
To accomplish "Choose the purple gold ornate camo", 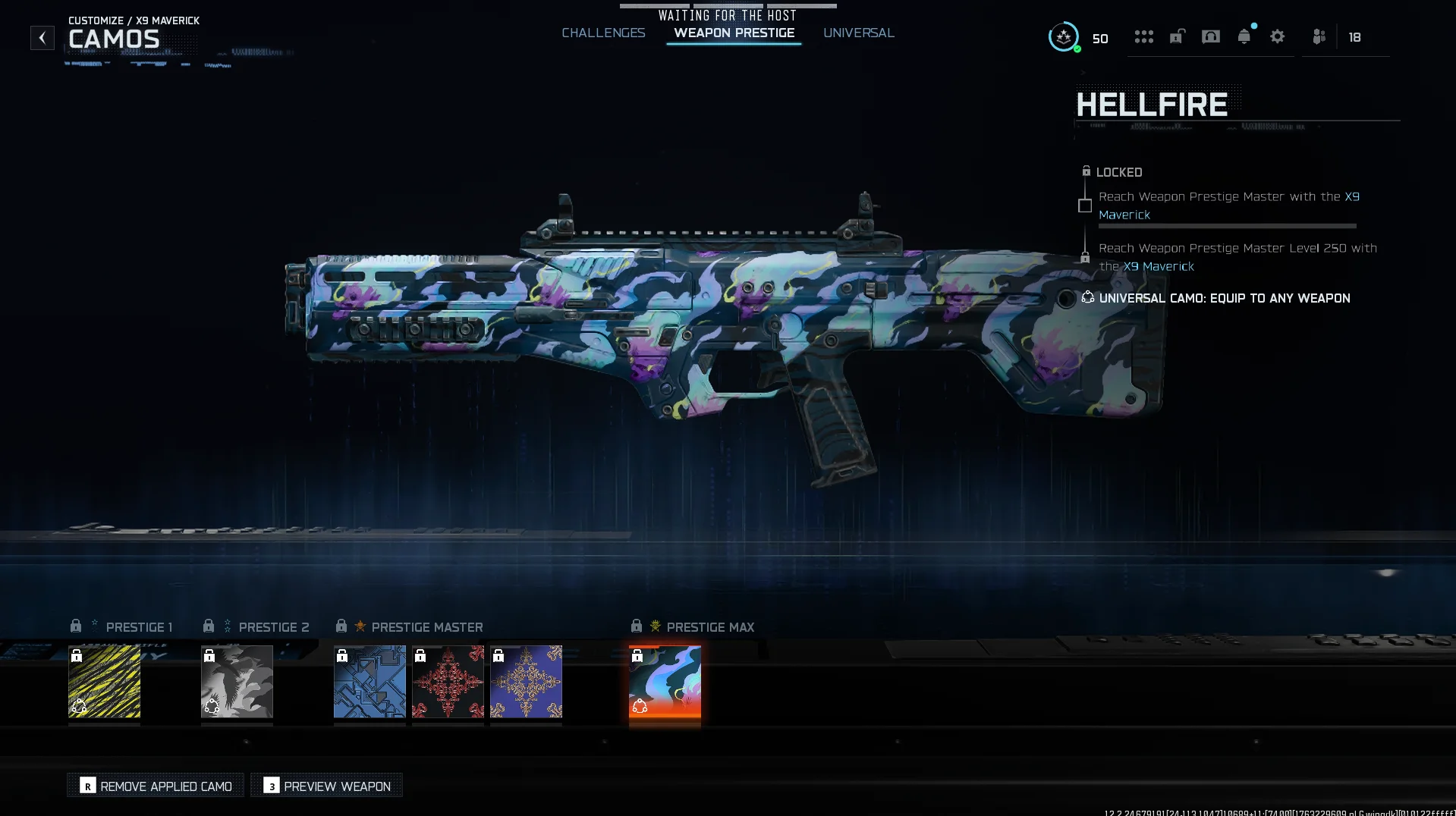I will [x=526, y=681].
